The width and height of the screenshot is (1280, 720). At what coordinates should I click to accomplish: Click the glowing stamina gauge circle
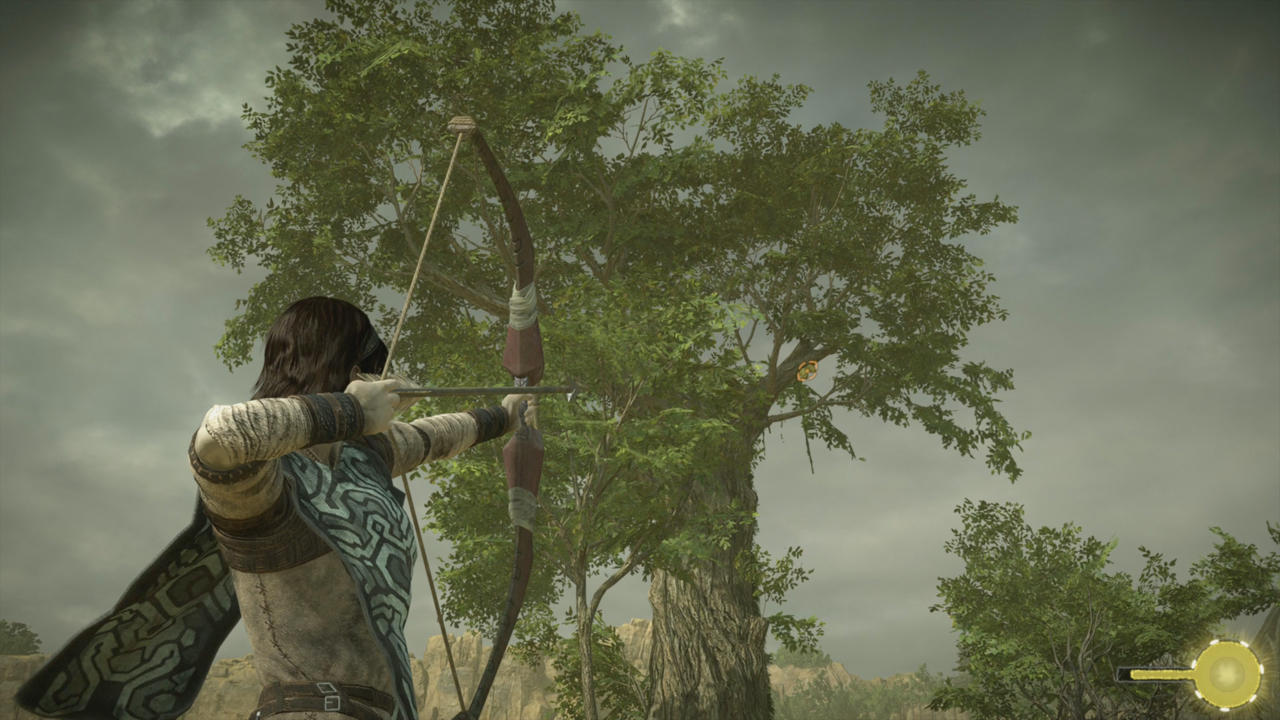tap(1226, 673)
